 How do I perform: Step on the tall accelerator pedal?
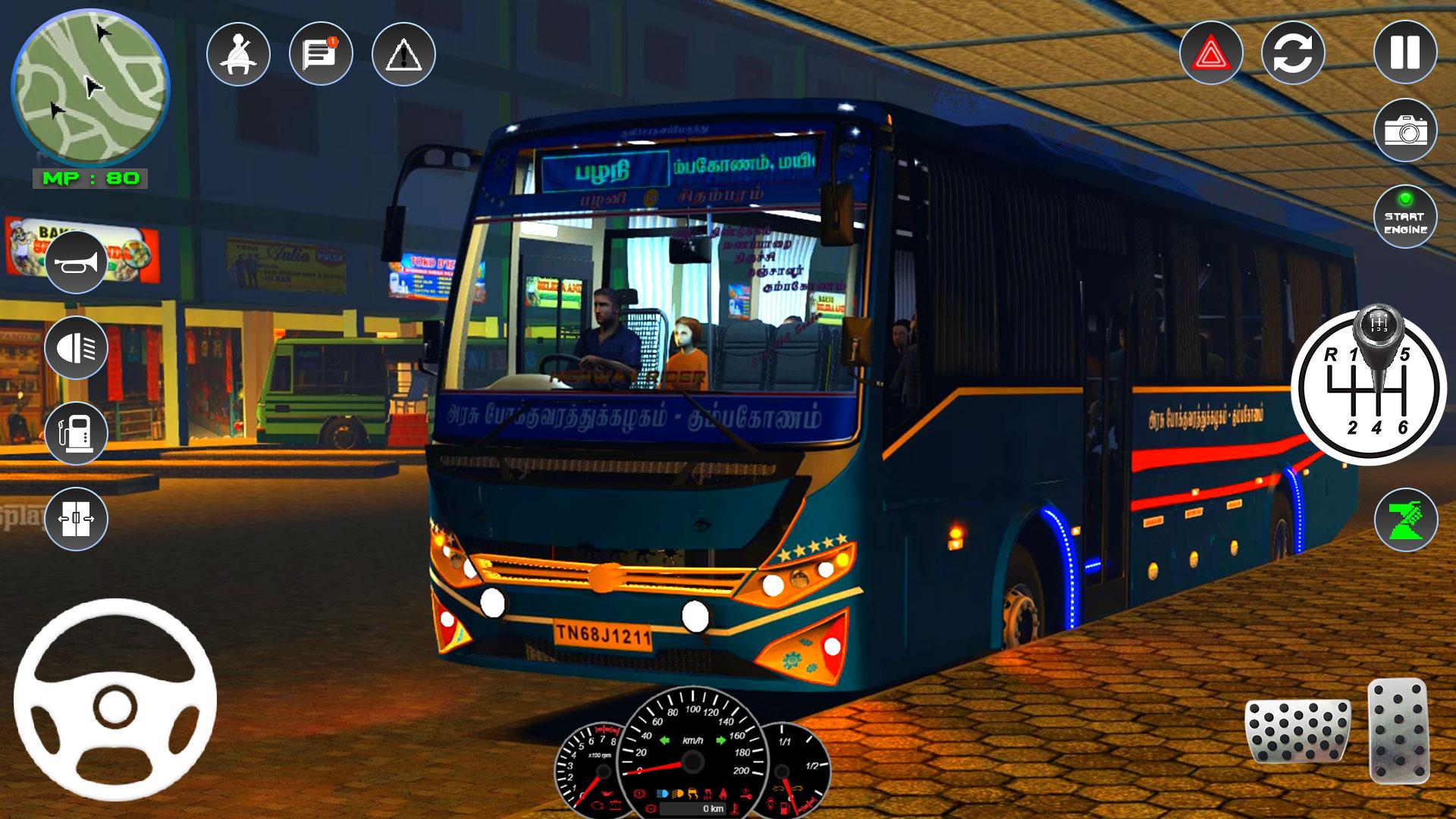tap(1398, 730)
